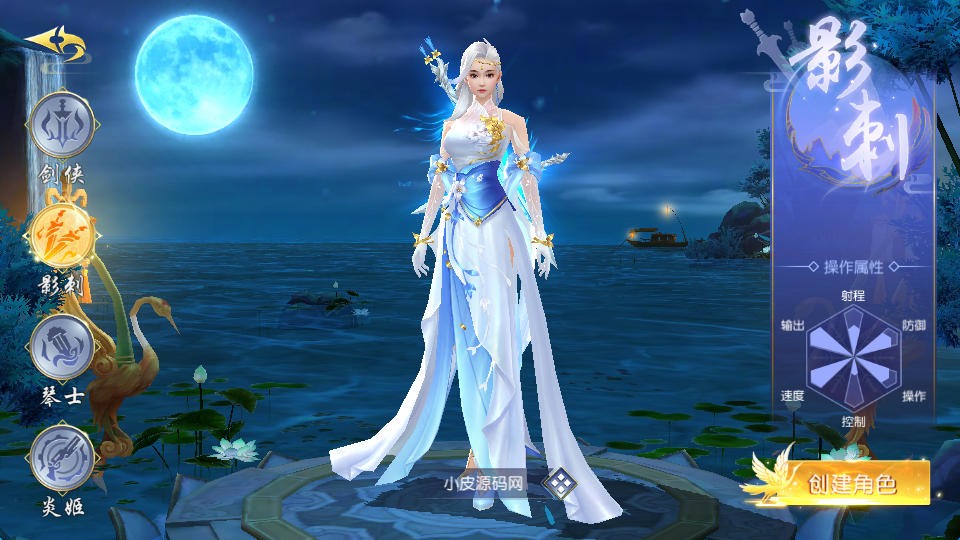Click the diamond dice icon beside the name

pos(560,484)
